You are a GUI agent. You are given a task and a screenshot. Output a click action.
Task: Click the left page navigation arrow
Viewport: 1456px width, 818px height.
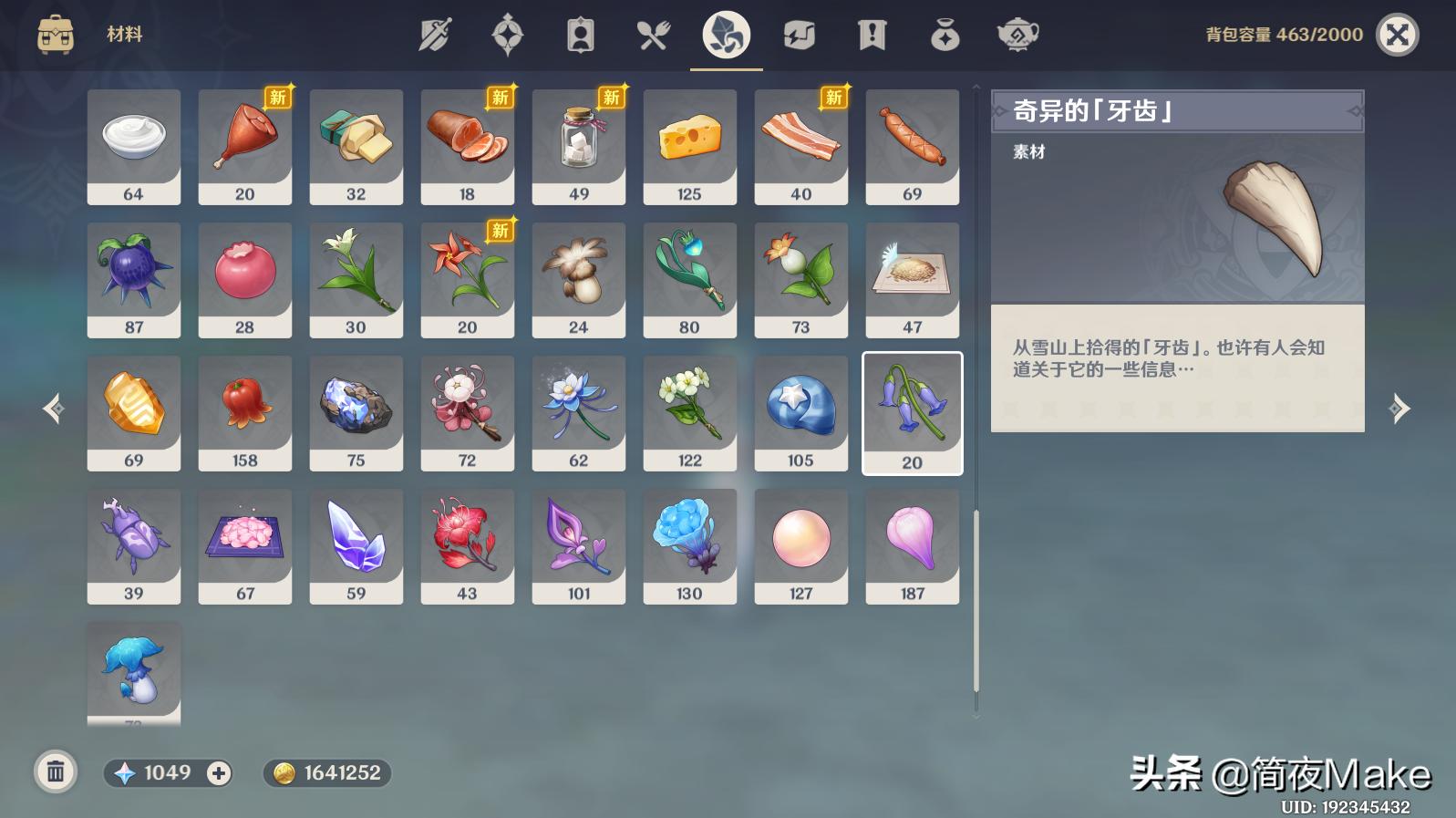(x=52, y=410)
